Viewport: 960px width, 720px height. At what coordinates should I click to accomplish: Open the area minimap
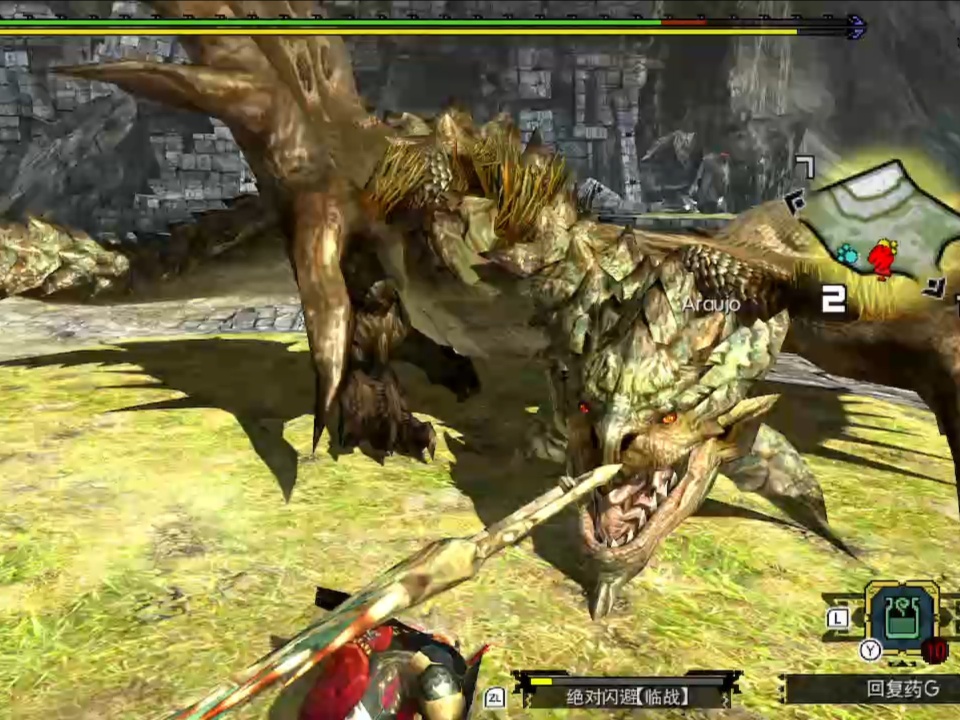click(870, 232)
